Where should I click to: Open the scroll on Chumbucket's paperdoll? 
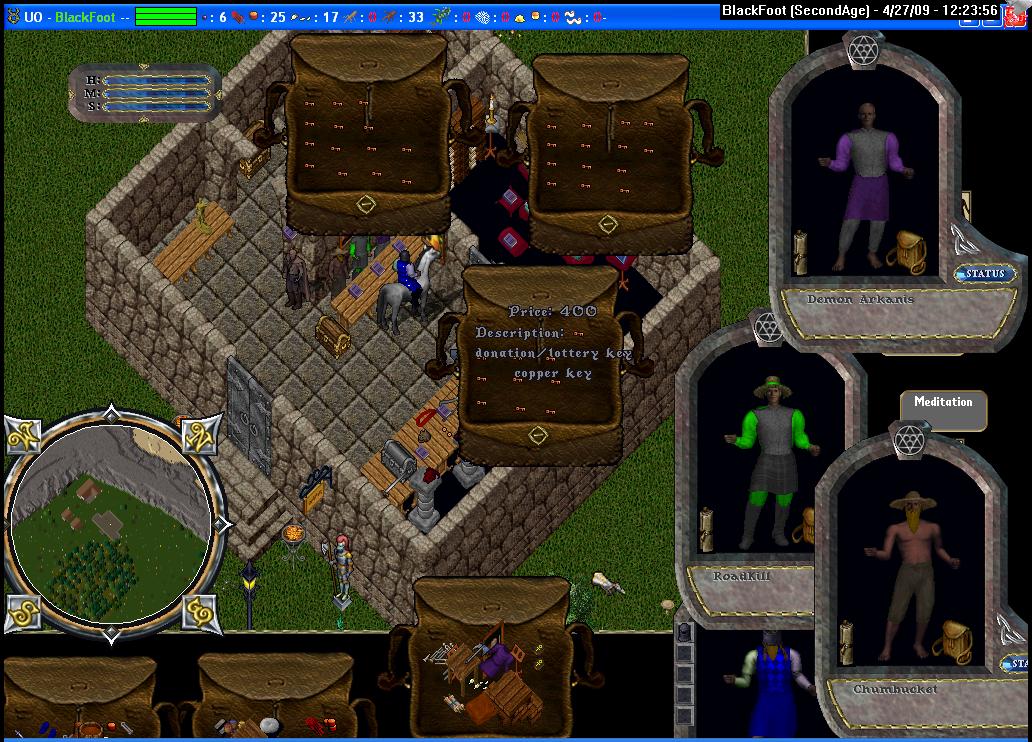(846, 641)
